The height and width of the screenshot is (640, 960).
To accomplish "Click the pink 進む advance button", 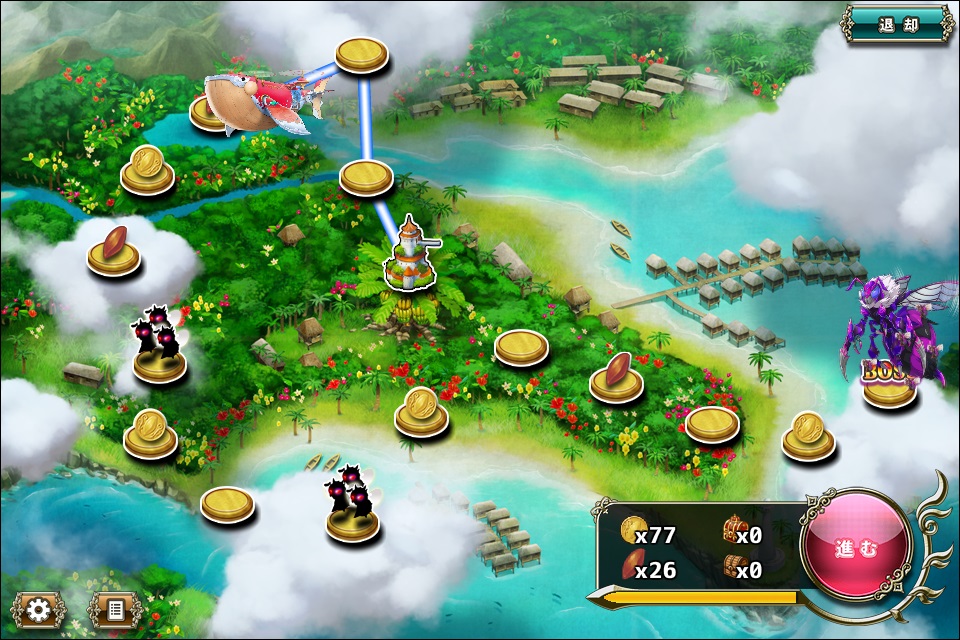I will pos(856,546).
